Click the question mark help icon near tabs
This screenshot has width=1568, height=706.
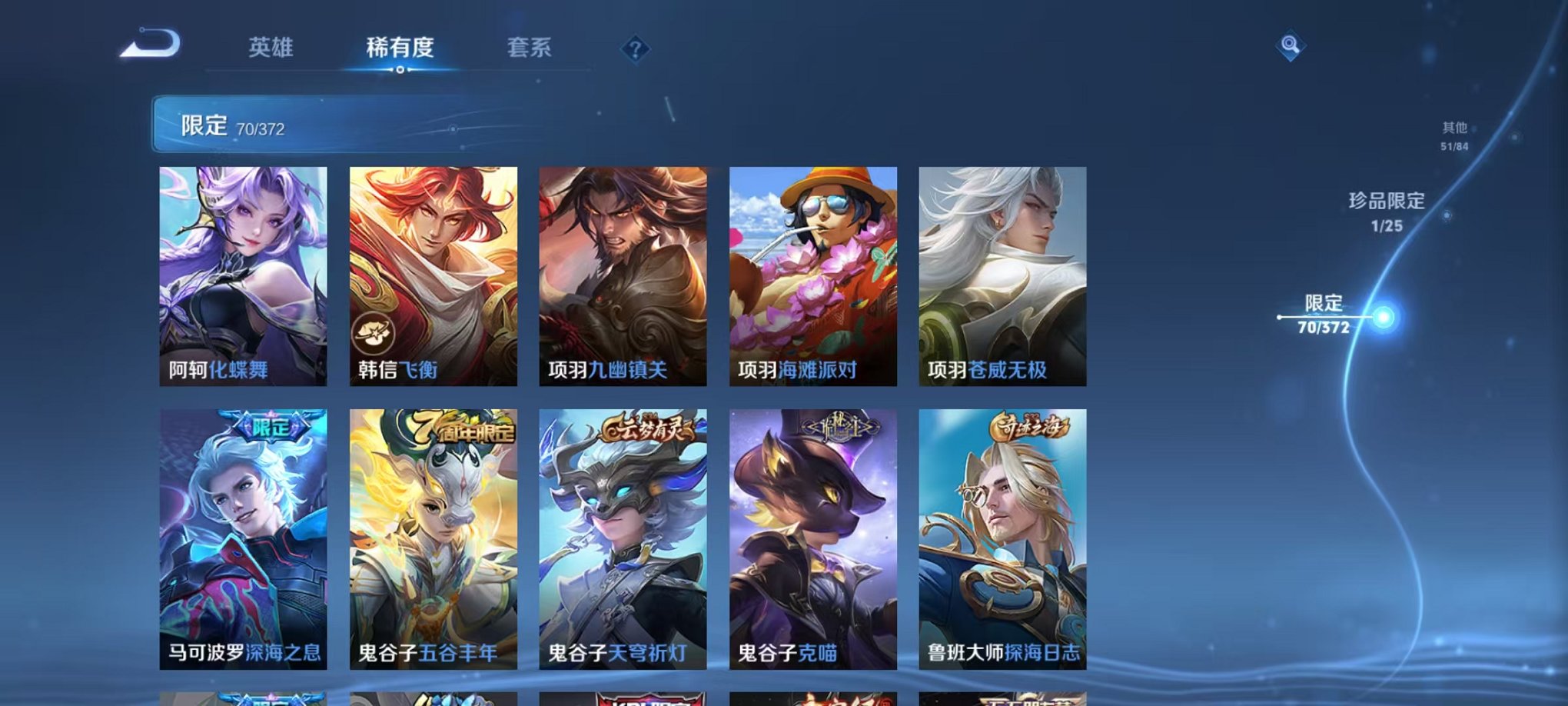[x=634, y=49]
